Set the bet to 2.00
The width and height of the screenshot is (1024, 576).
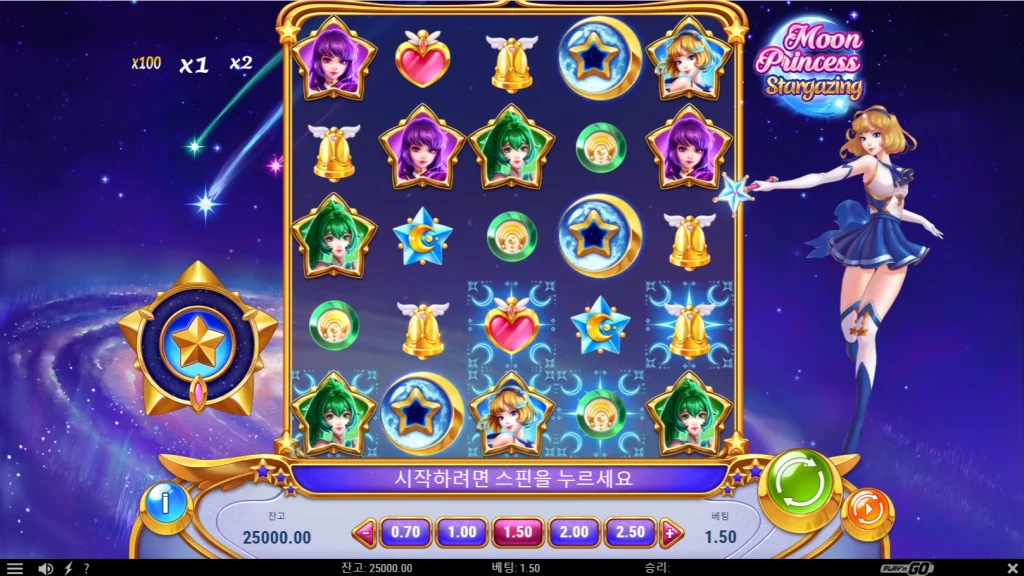click(574, 533)
